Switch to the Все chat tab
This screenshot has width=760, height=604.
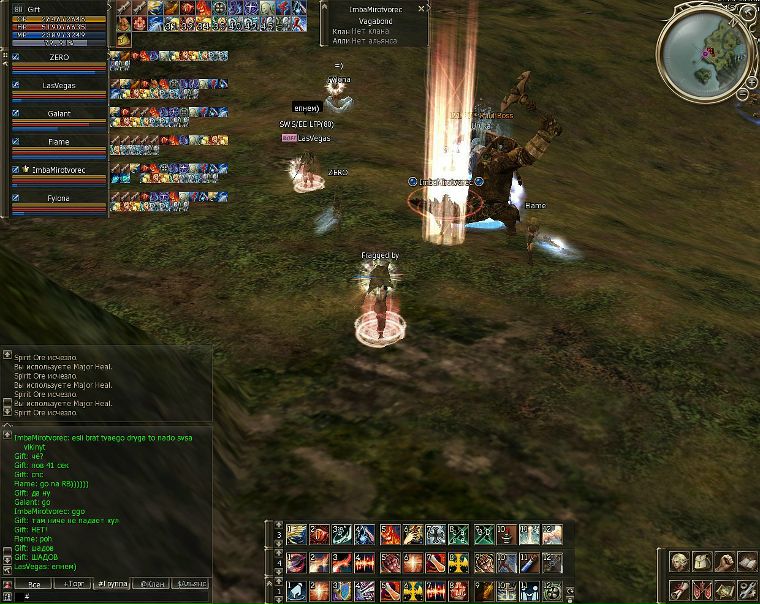pos(34,583)
